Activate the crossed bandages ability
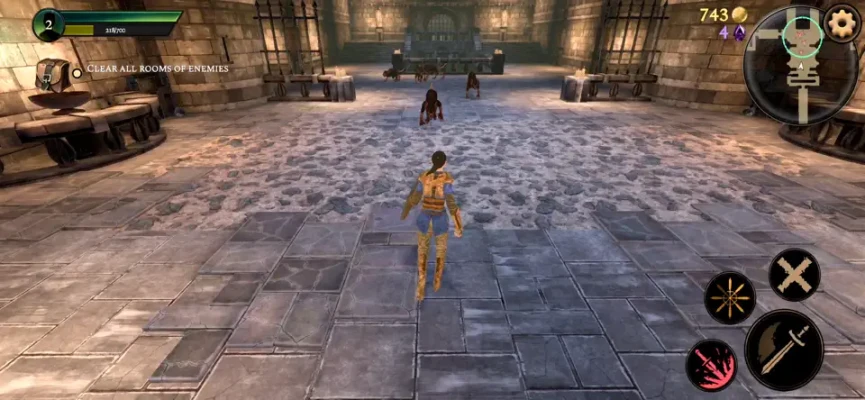Screen dimensions: 865x400 pos(795,274)
